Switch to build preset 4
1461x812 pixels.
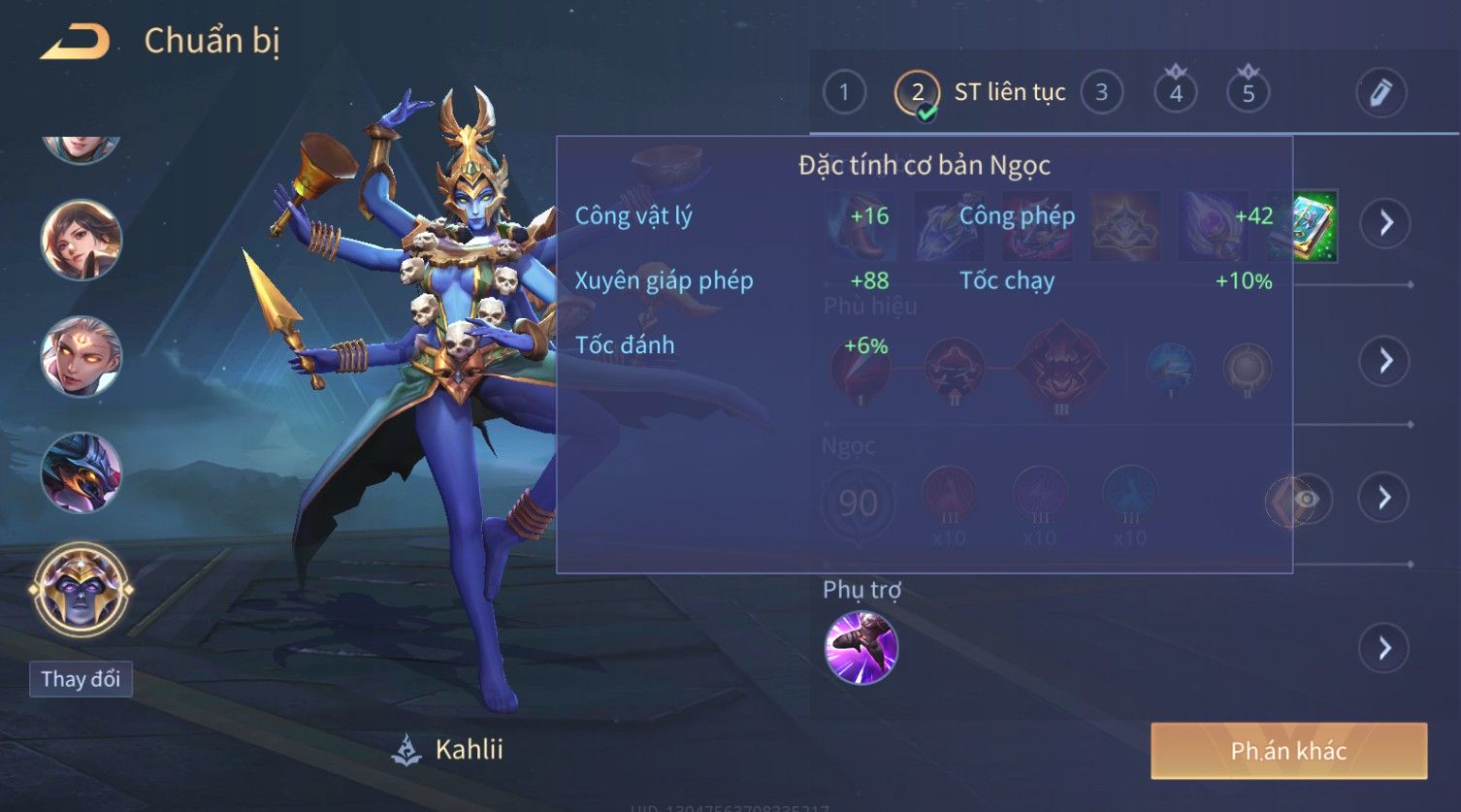[1176, 93]
